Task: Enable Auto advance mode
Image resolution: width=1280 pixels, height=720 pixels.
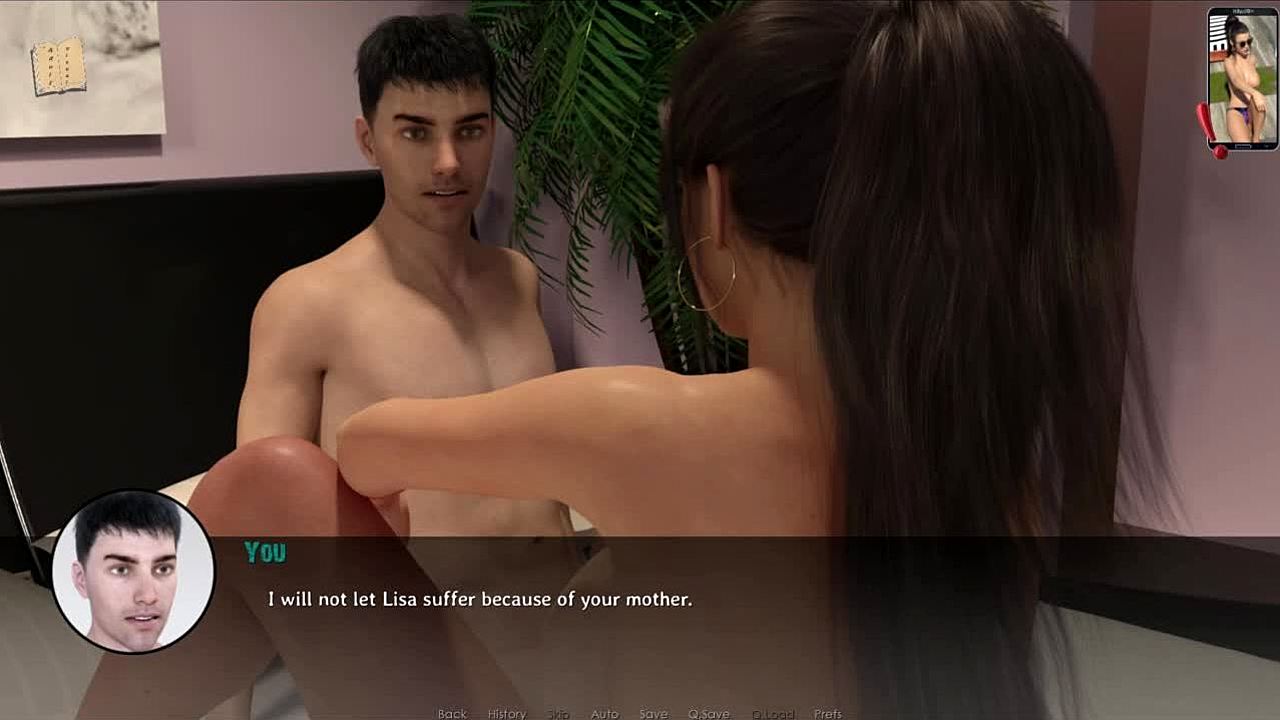Action: [x=604, y=713]
